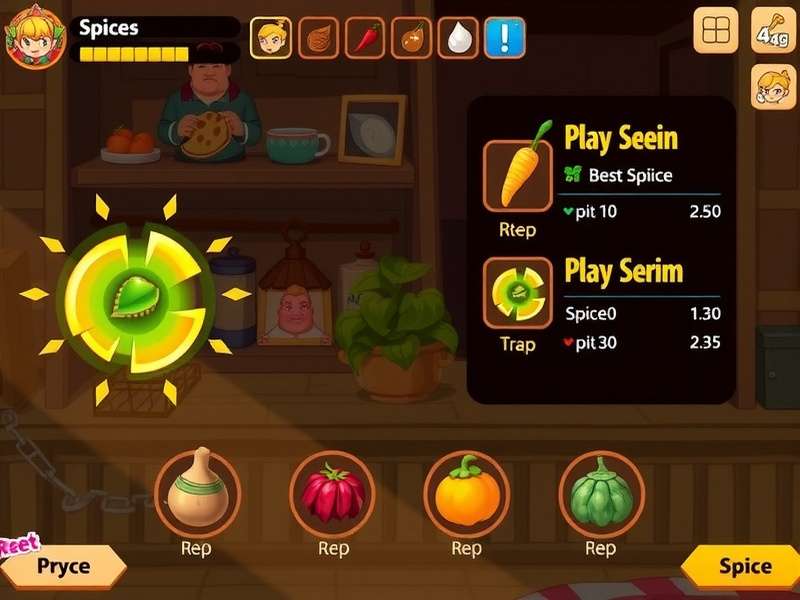Choose the orange pumpkin ingredient
This screenshot has width=800, height=600.
pyautogui.click(x=467, y=492)
